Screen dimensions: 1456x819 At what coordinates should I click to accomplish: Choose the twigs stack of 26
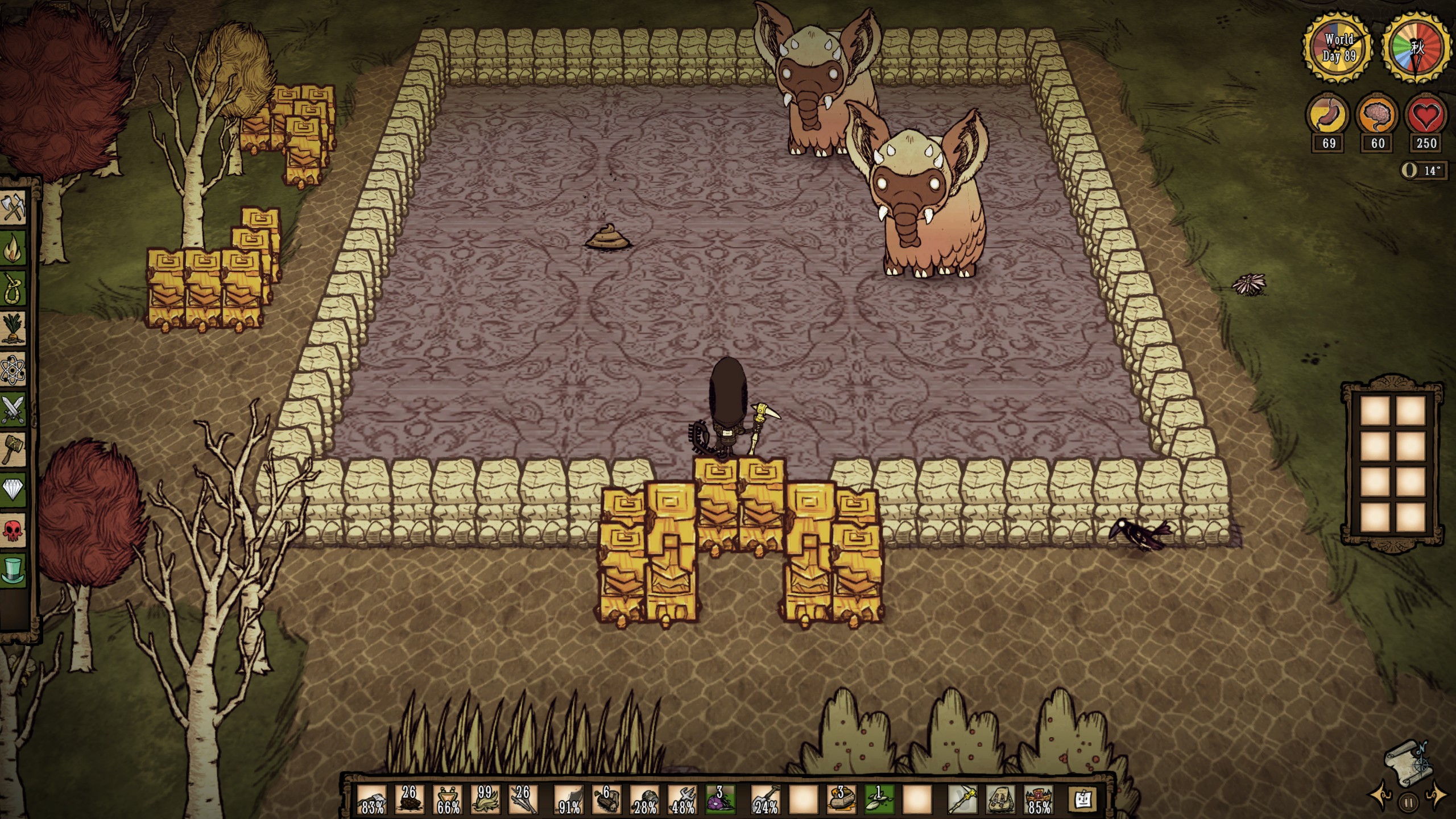(522, 800)
